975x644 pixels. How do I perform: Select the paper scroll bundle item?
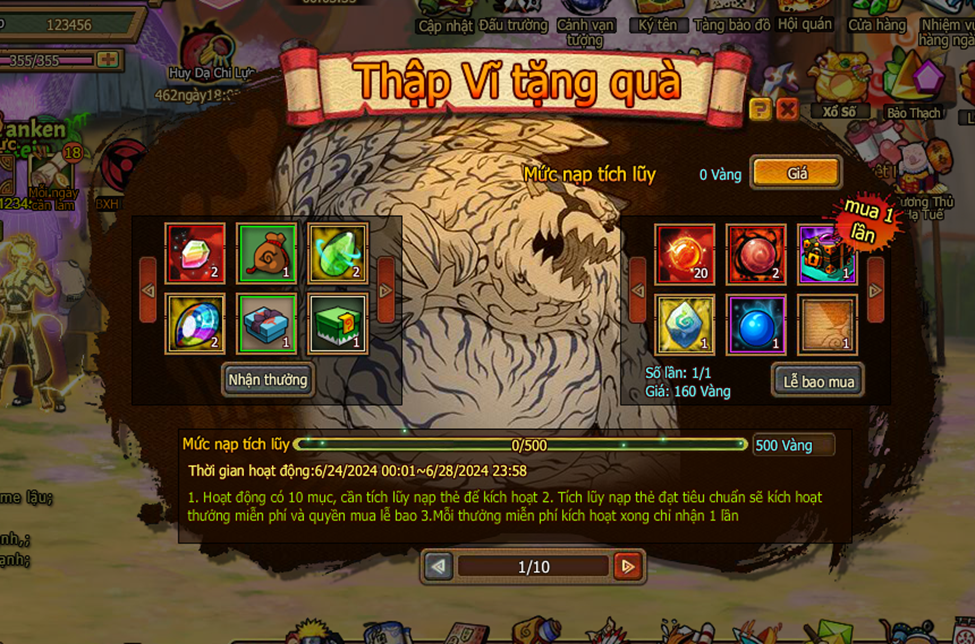pyautogui.click(x=827, y=324)
